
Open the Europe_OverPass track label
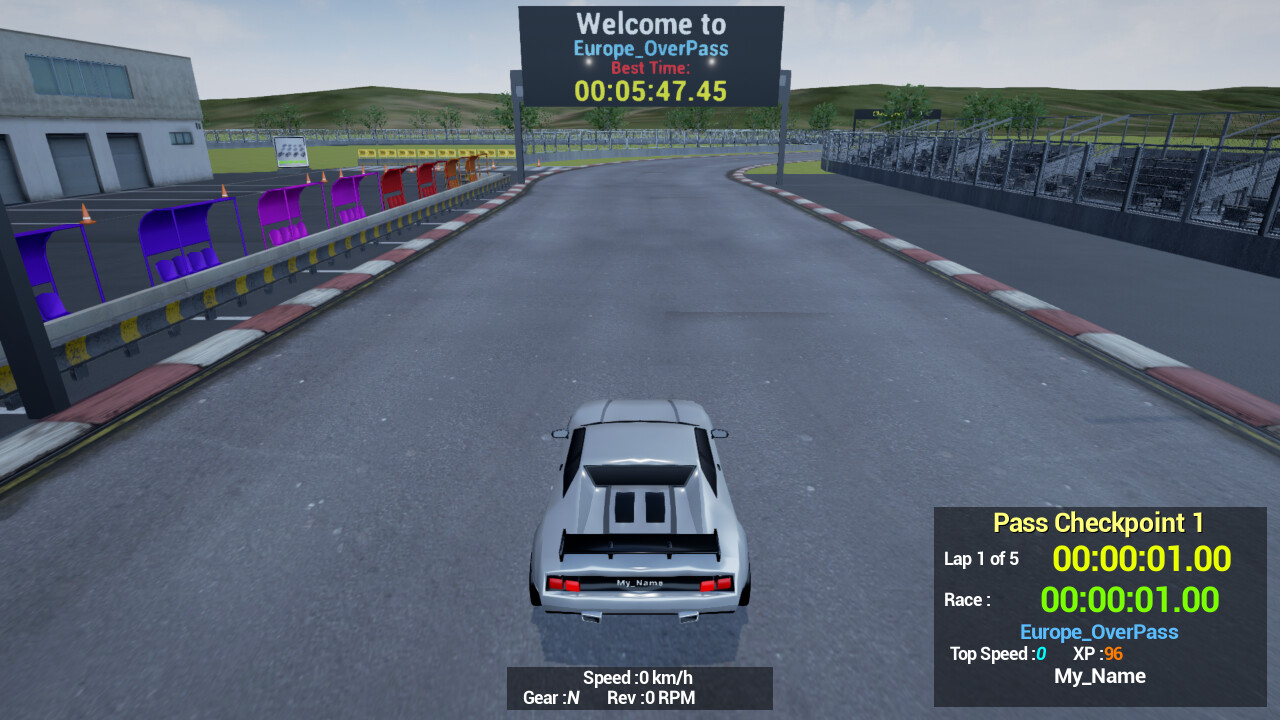[1098, 632]
